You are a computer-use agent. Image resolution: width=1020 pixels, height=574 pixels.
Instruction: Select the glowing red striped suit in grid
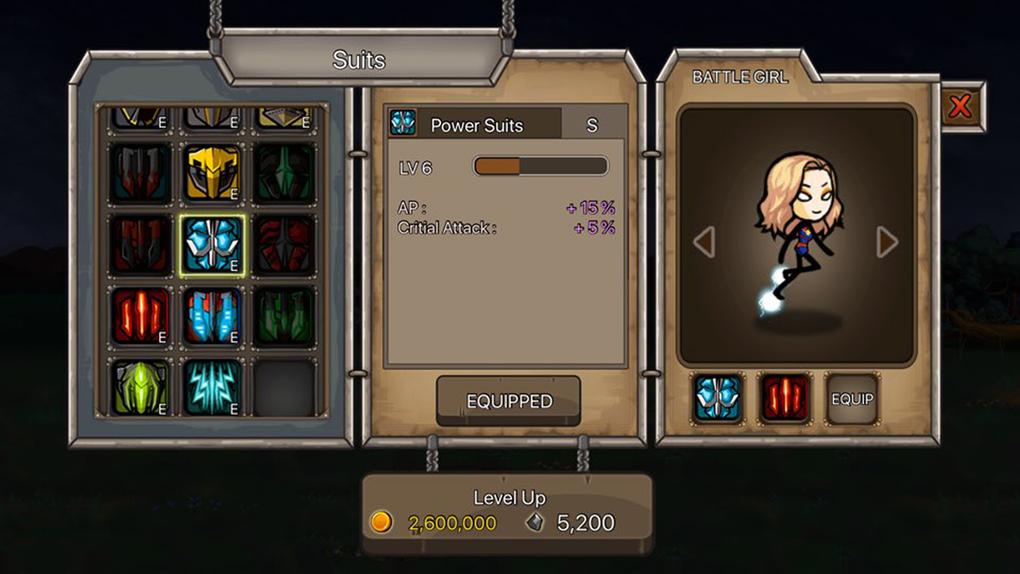pyautogui.click(x=140, y=317)
